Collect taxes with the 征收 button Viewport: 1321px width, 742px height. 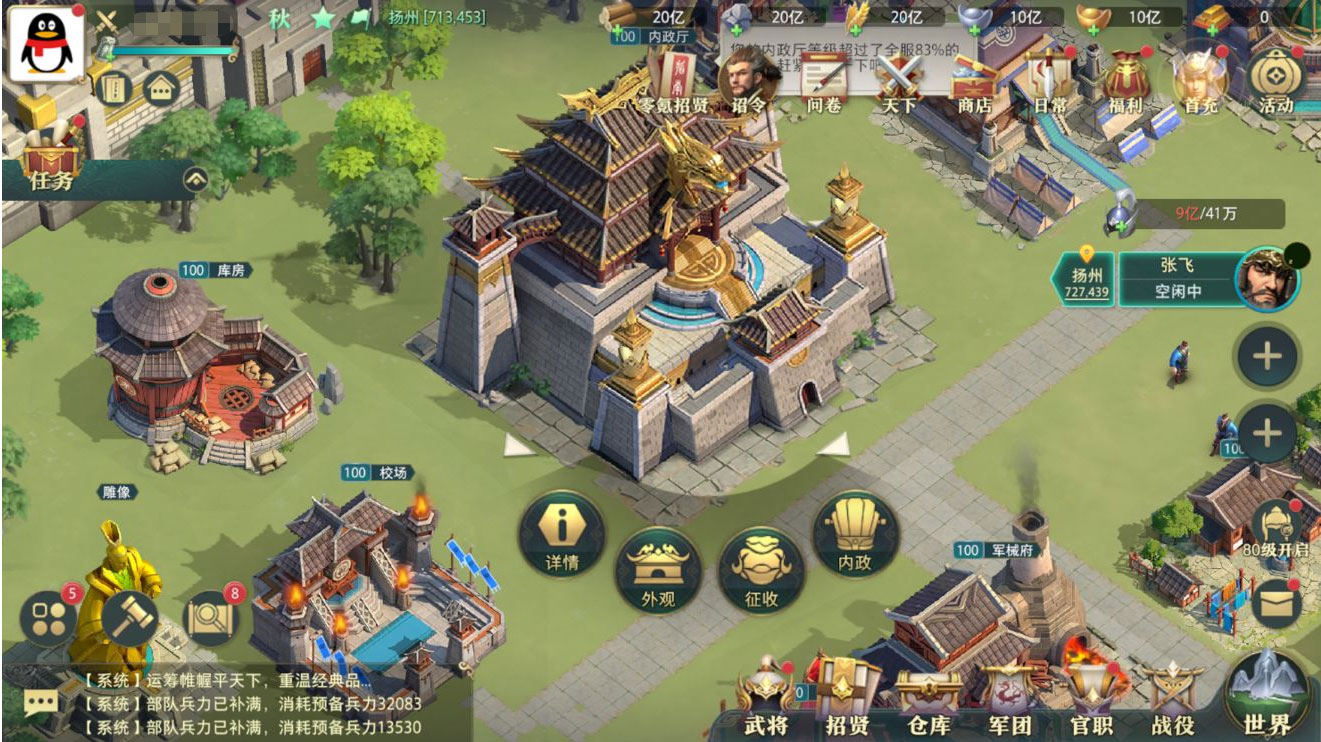click(x=761, y=570)
